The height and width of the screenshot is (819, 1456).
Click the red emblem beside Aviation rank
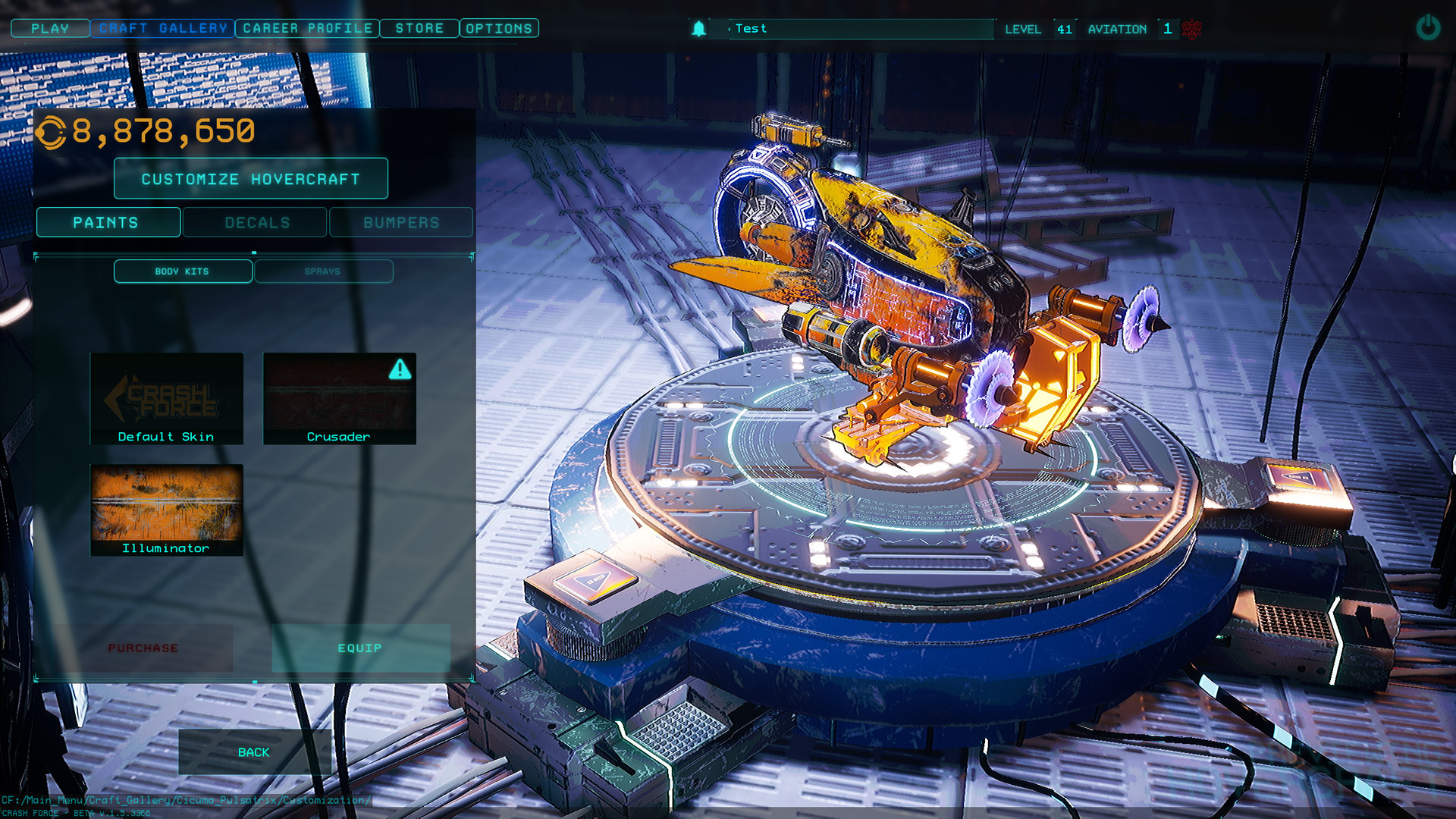tap(1191, 30)
